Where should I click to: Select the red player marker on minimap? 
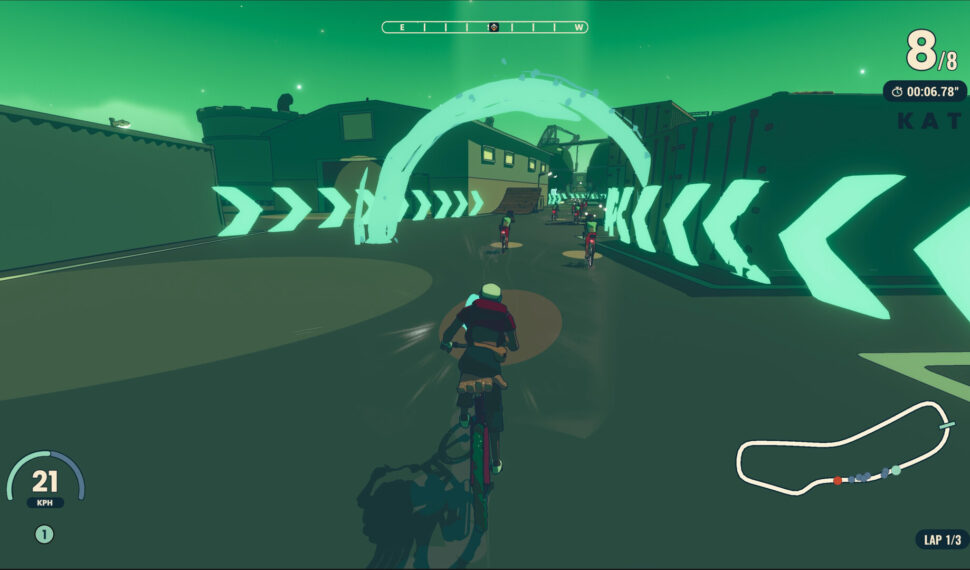(x=838, y=481)
